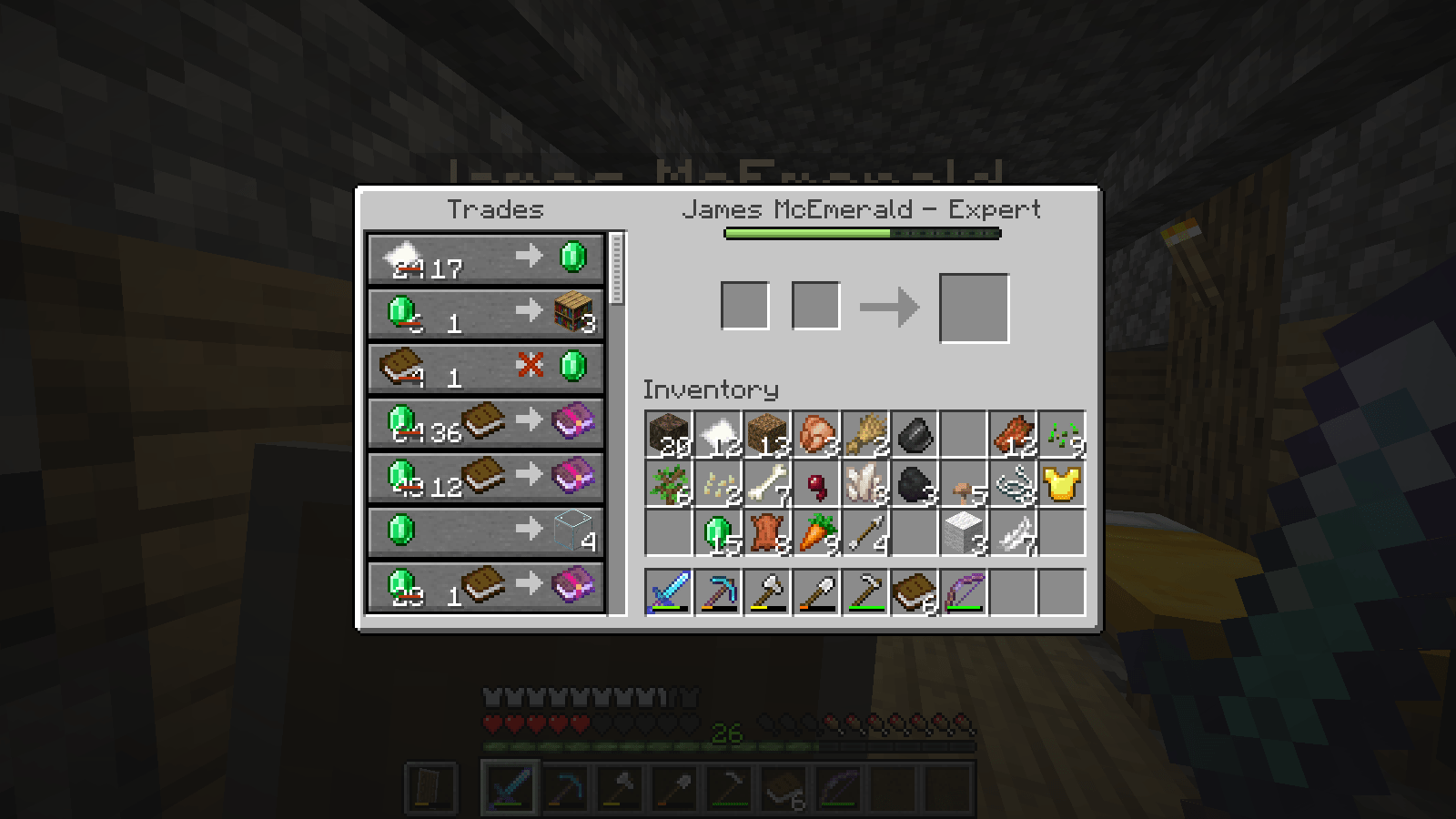The height and width of the screenshot is (819, 1456).
Task: Select the diamond sword in the inventory
Action: tap(667, 591)
